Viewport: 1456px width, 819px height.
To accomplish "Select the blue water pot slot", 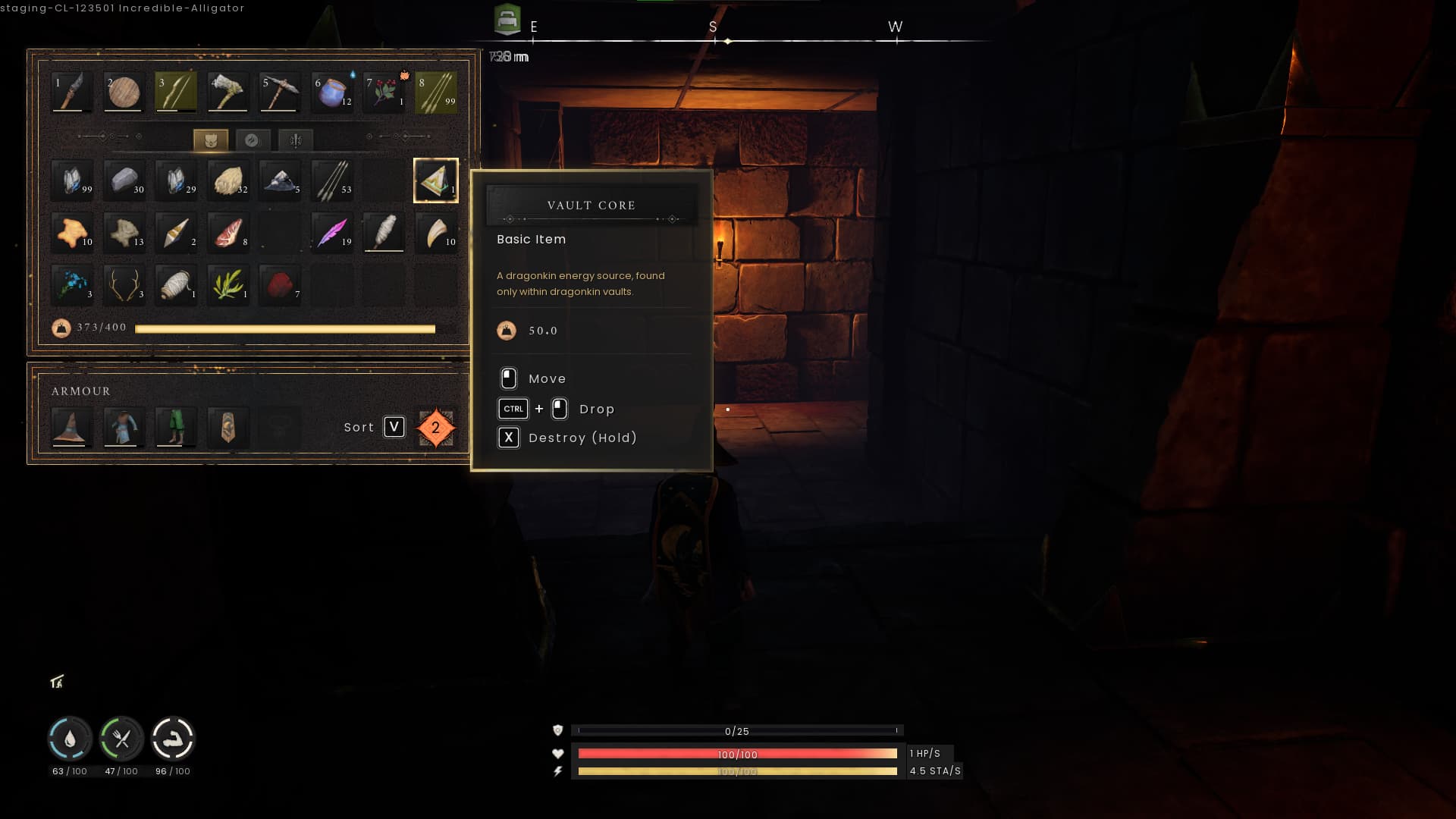I will click(331, 93).
